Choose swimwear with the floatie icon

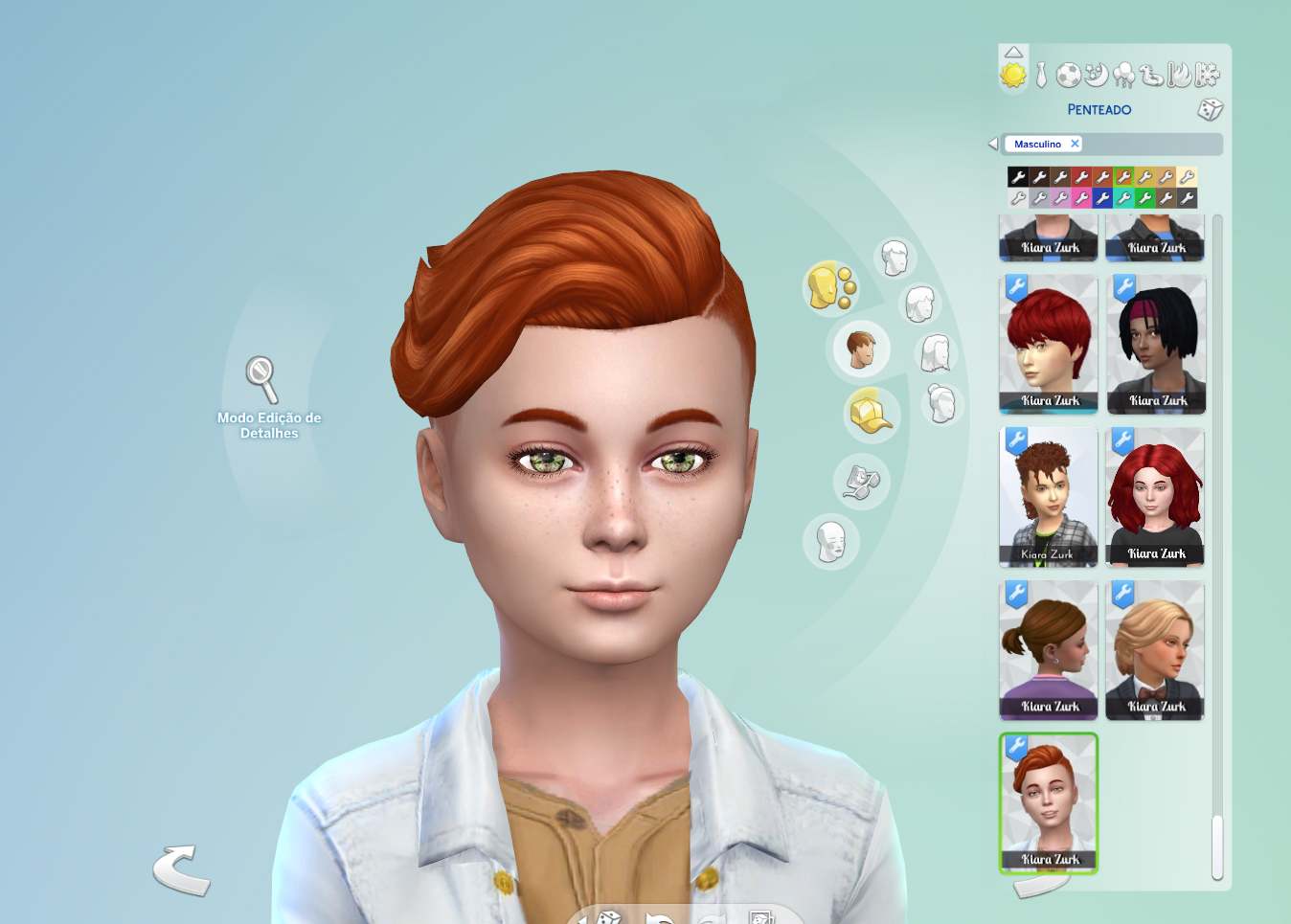click(1150, 76)
